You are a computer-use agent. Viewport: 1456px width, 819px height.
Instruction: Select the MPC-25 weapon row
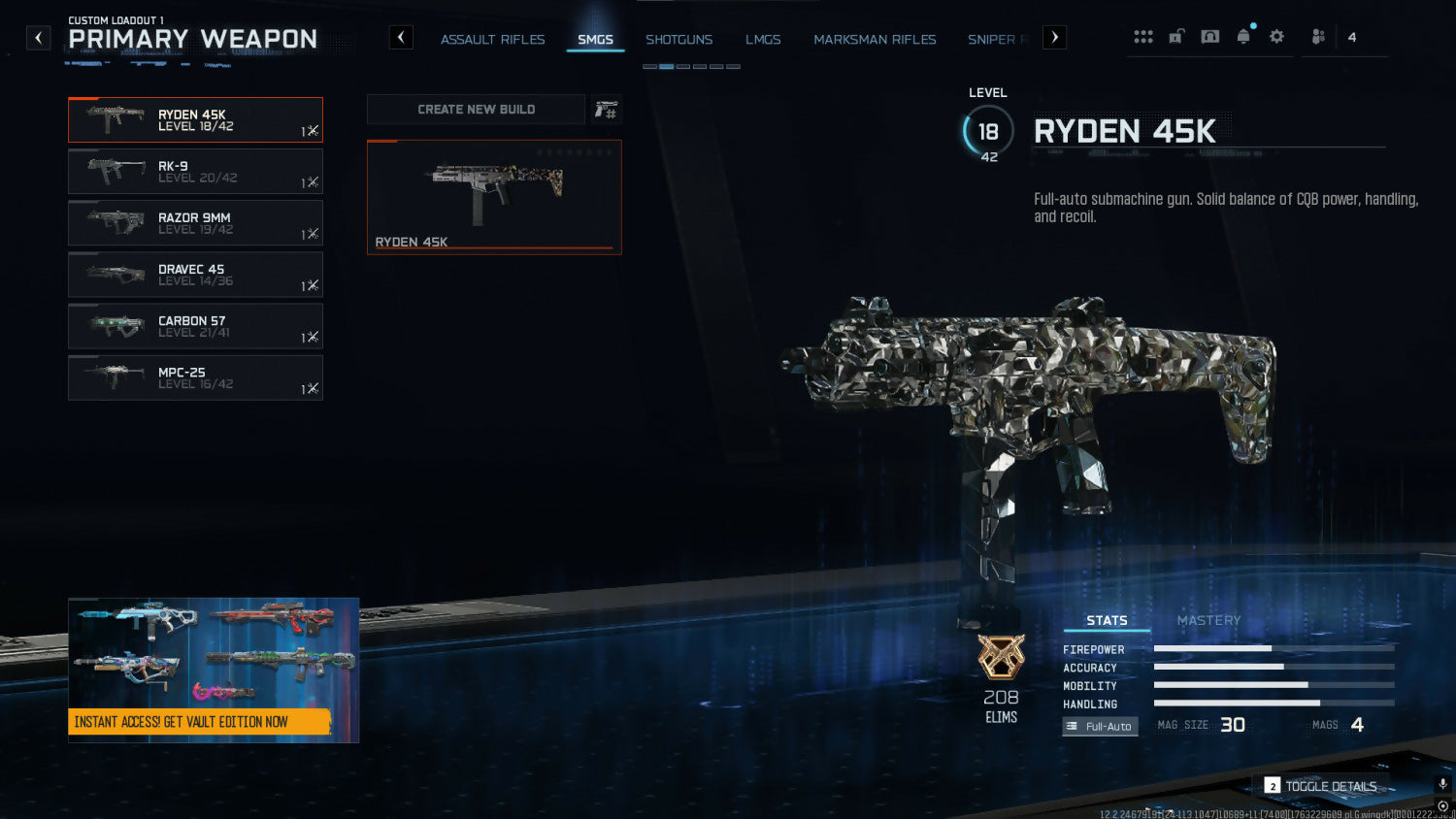pos(195,377)
